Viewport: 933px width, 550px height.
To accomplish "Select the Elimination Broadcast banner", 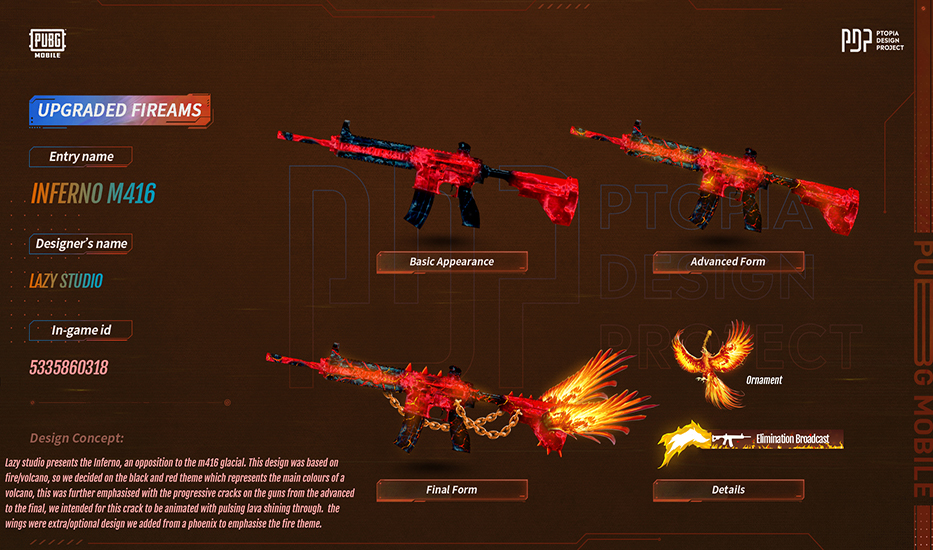I will click(750, 440).
